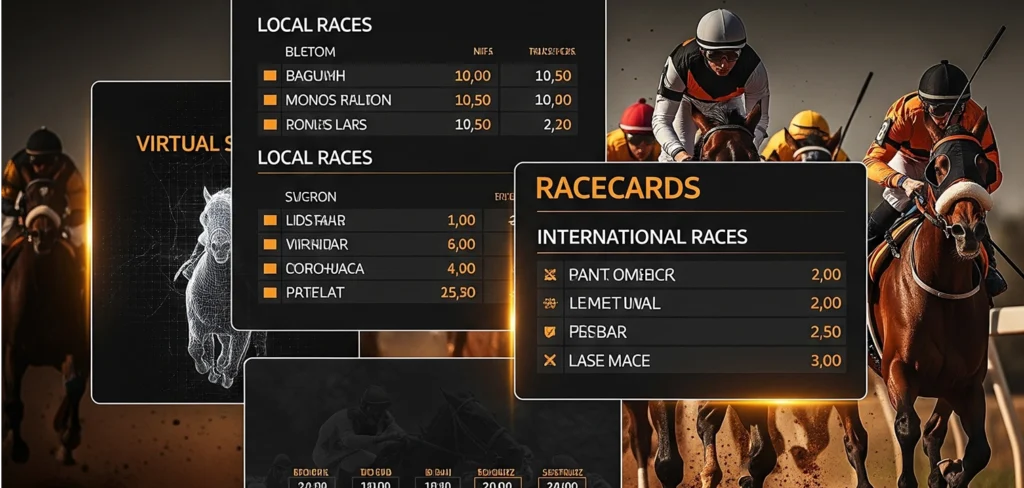The width and height of the screenshot is (1024, 488).
Task: Select the LEMET UVAL race row
Action: (614, 303)
